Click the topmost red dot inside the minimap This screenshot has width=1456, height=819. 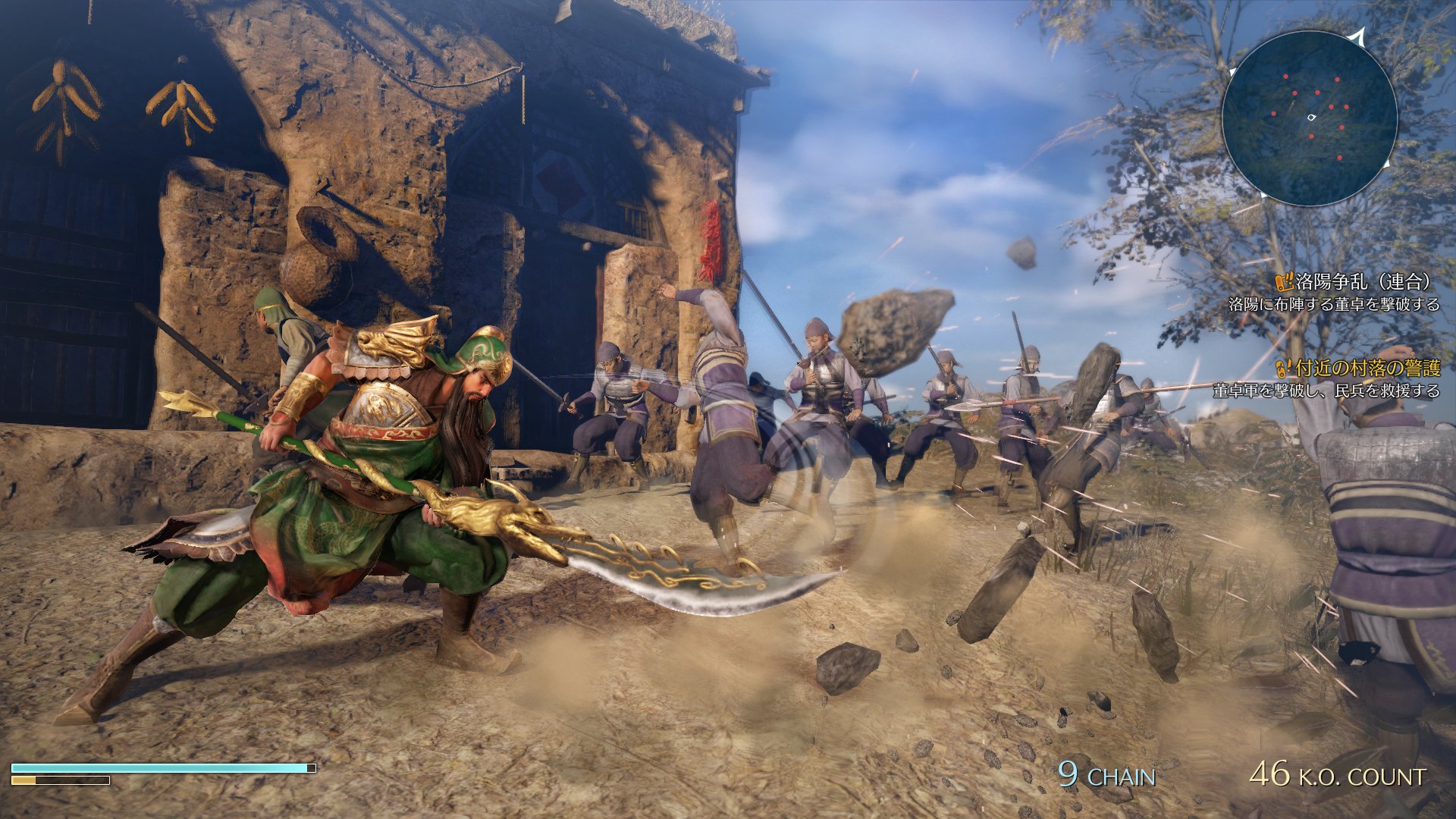1285,76
